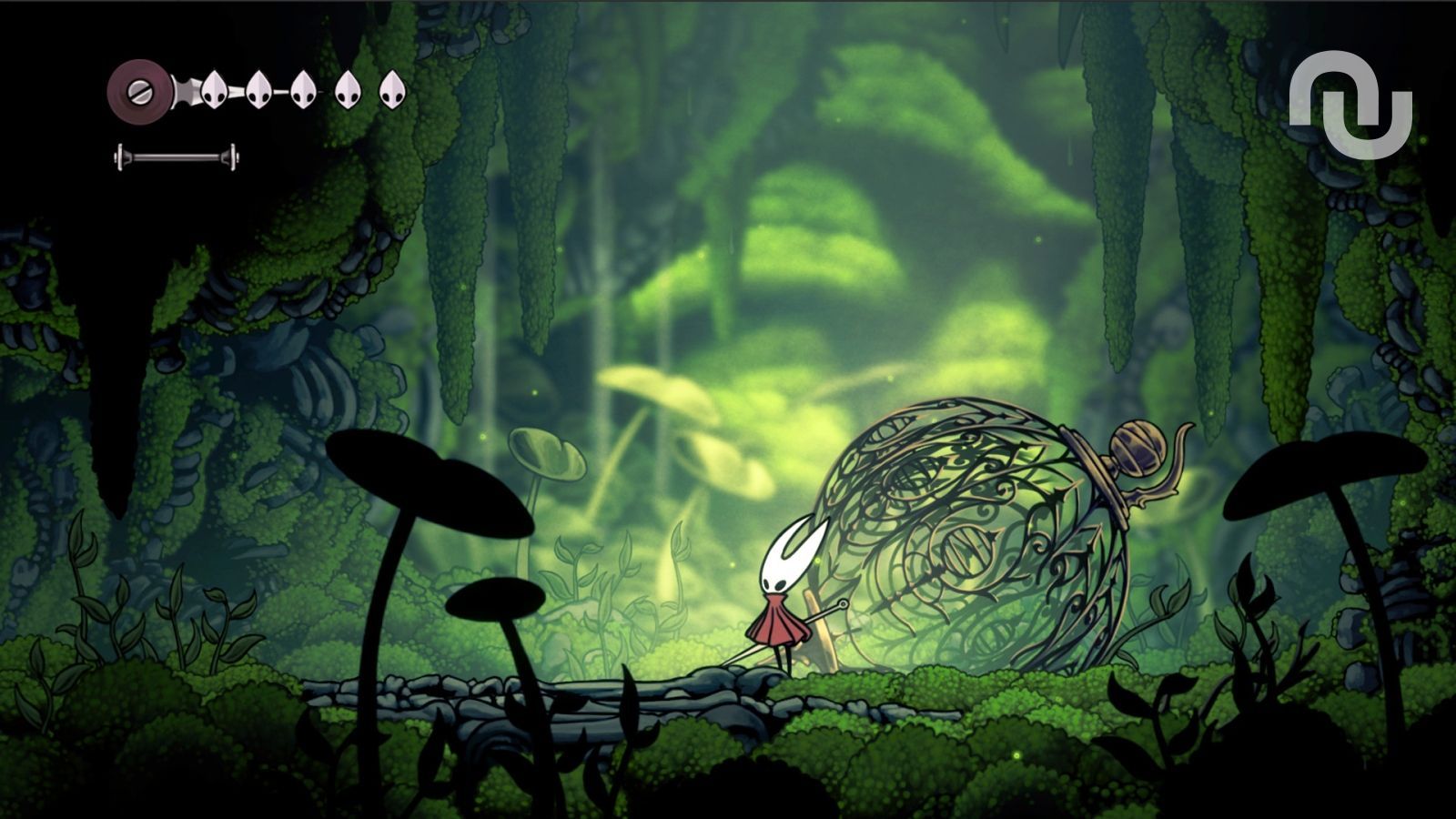Click the needle pointer beside the spool emblem
This screenshot has height=819, width=1456.
click(x=186, y=91)
